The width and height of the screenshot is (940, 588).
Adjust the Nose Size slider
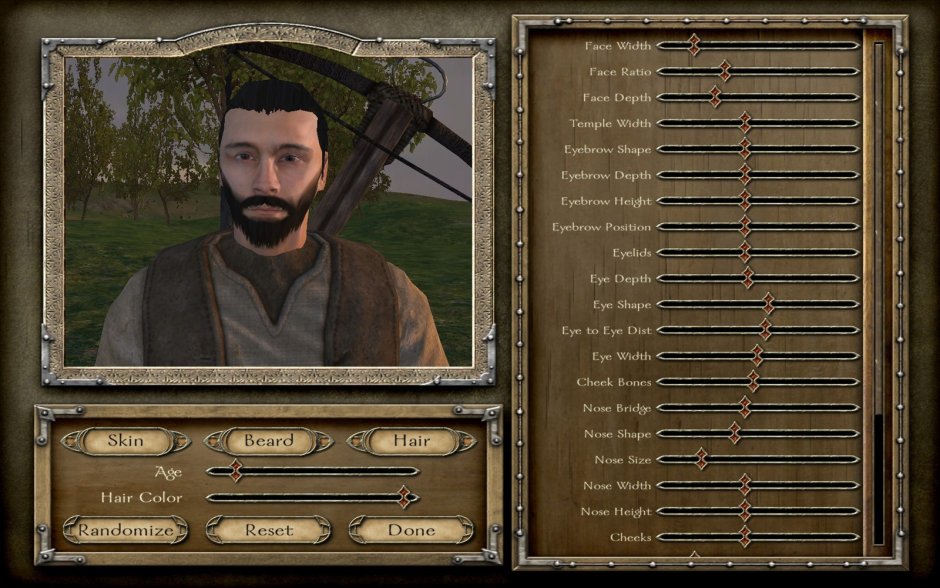[x=701, y=460]
